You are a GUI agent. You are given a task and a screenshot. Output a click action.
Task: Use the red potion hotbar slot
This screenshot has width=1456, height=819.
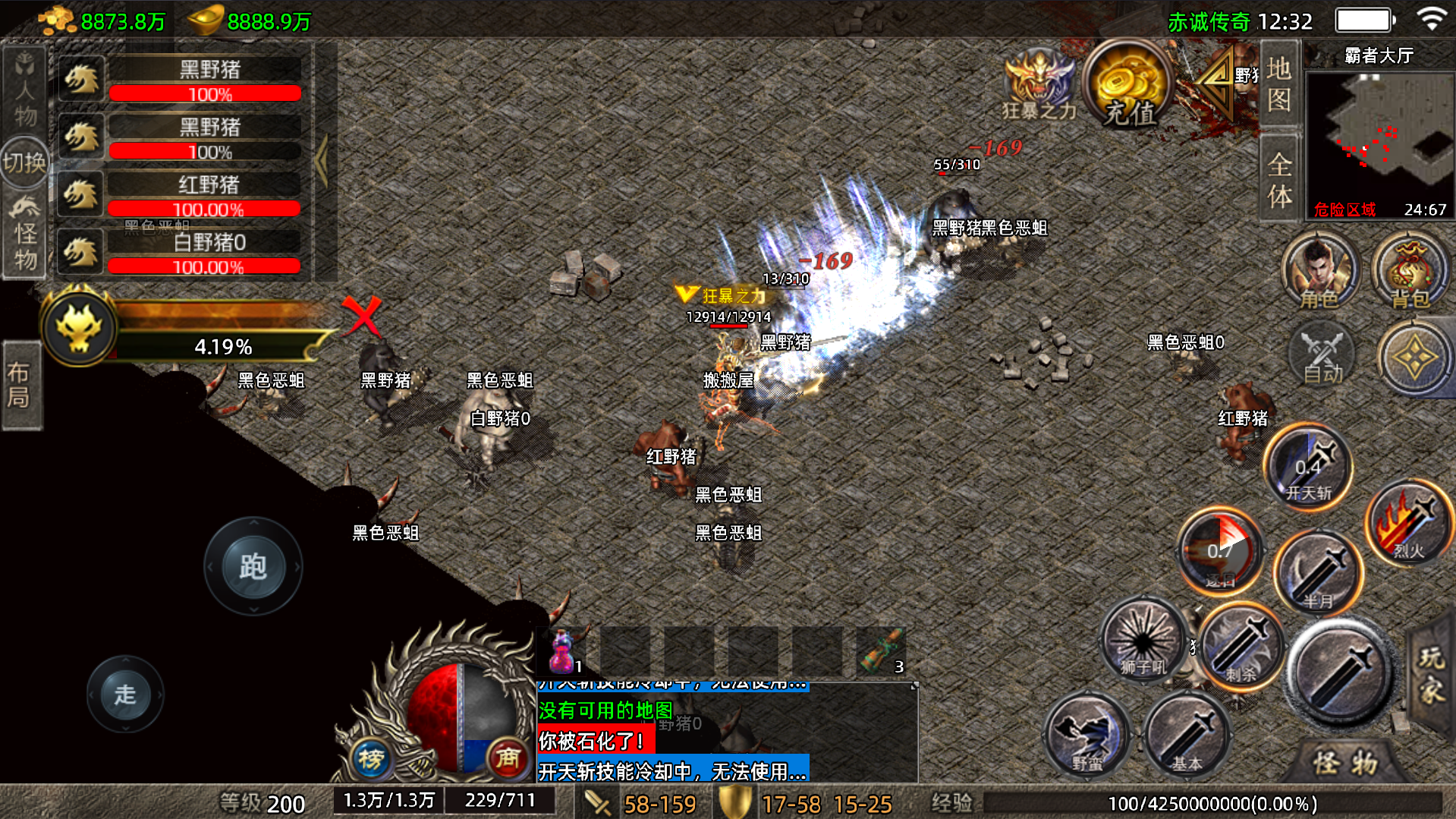pos(562,652)
